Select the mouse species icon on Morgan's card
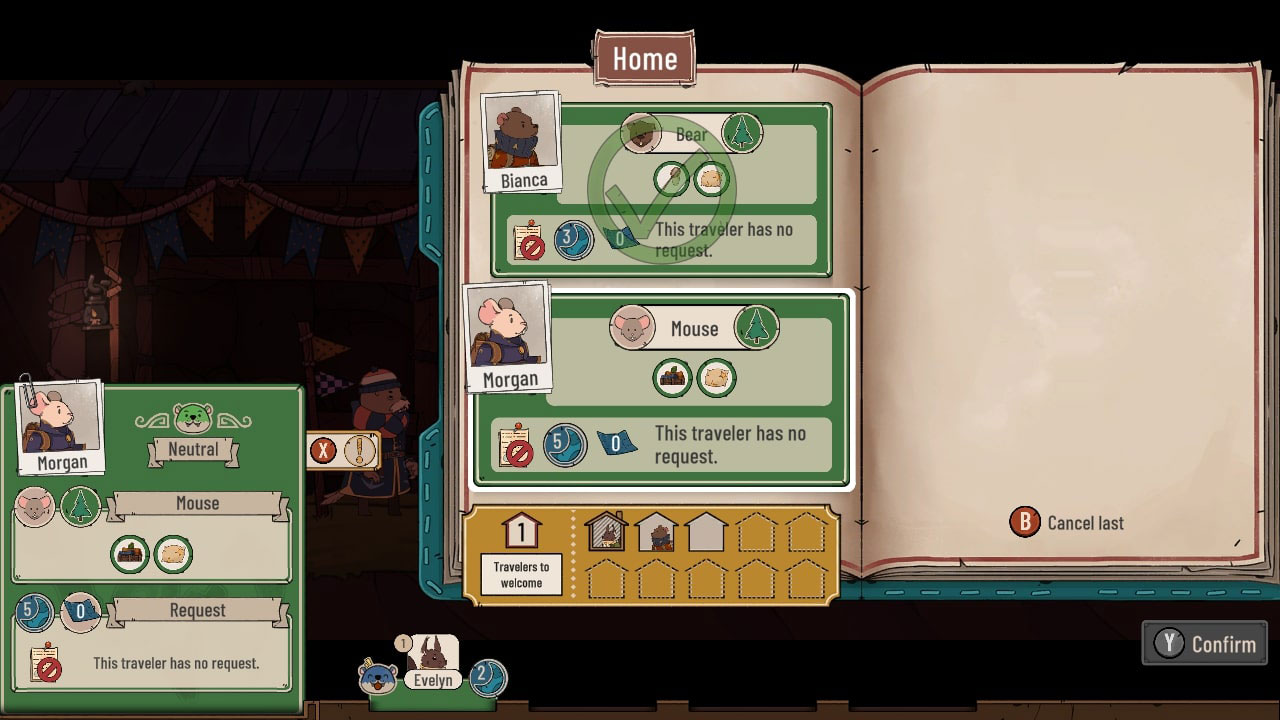1280x720 pixels. click(x=633, y=328)
